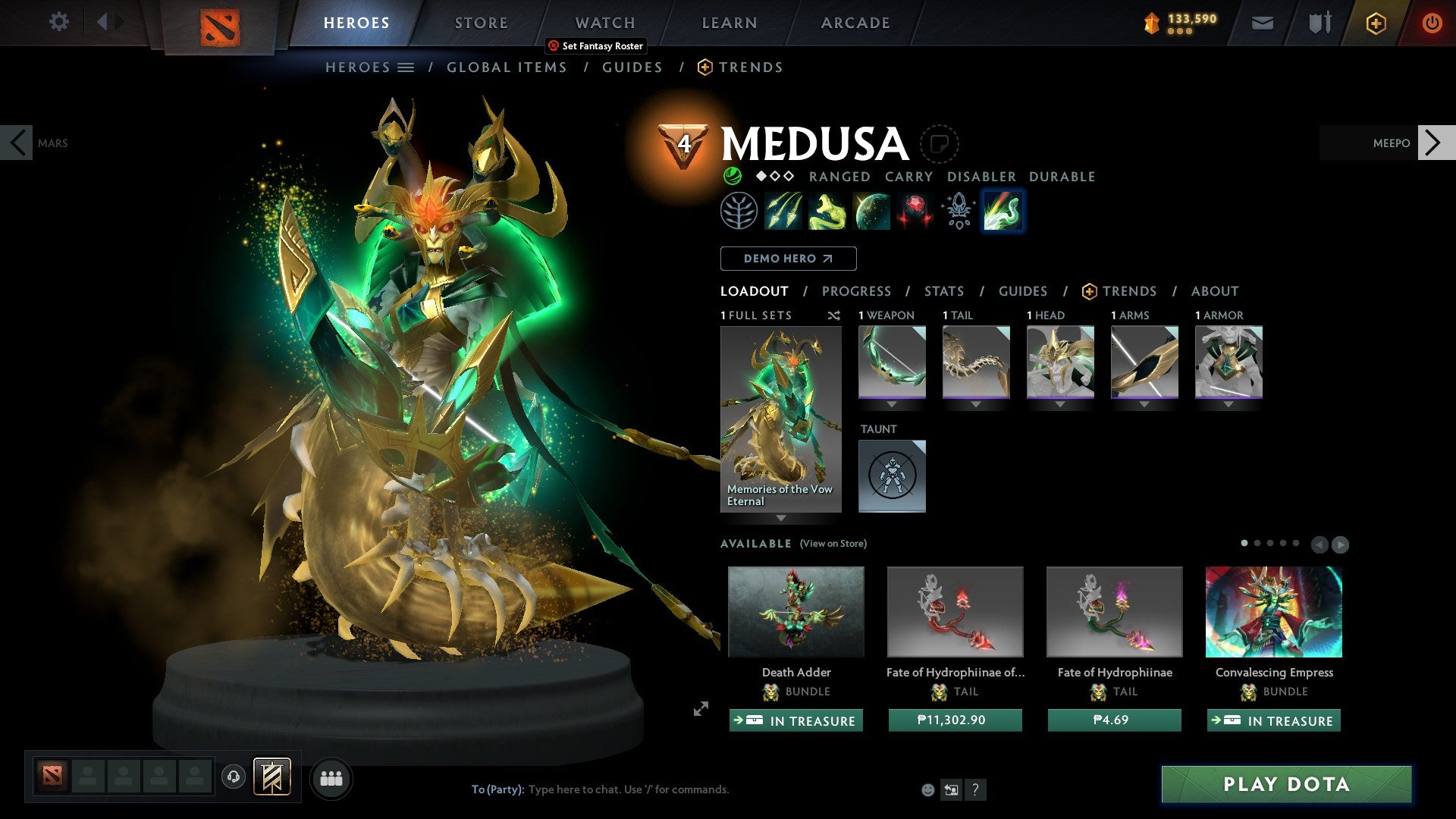Expand the Weapon item slot arrow
The height and width of the screenshot is (819, 1456).
[x=892, y=404]
